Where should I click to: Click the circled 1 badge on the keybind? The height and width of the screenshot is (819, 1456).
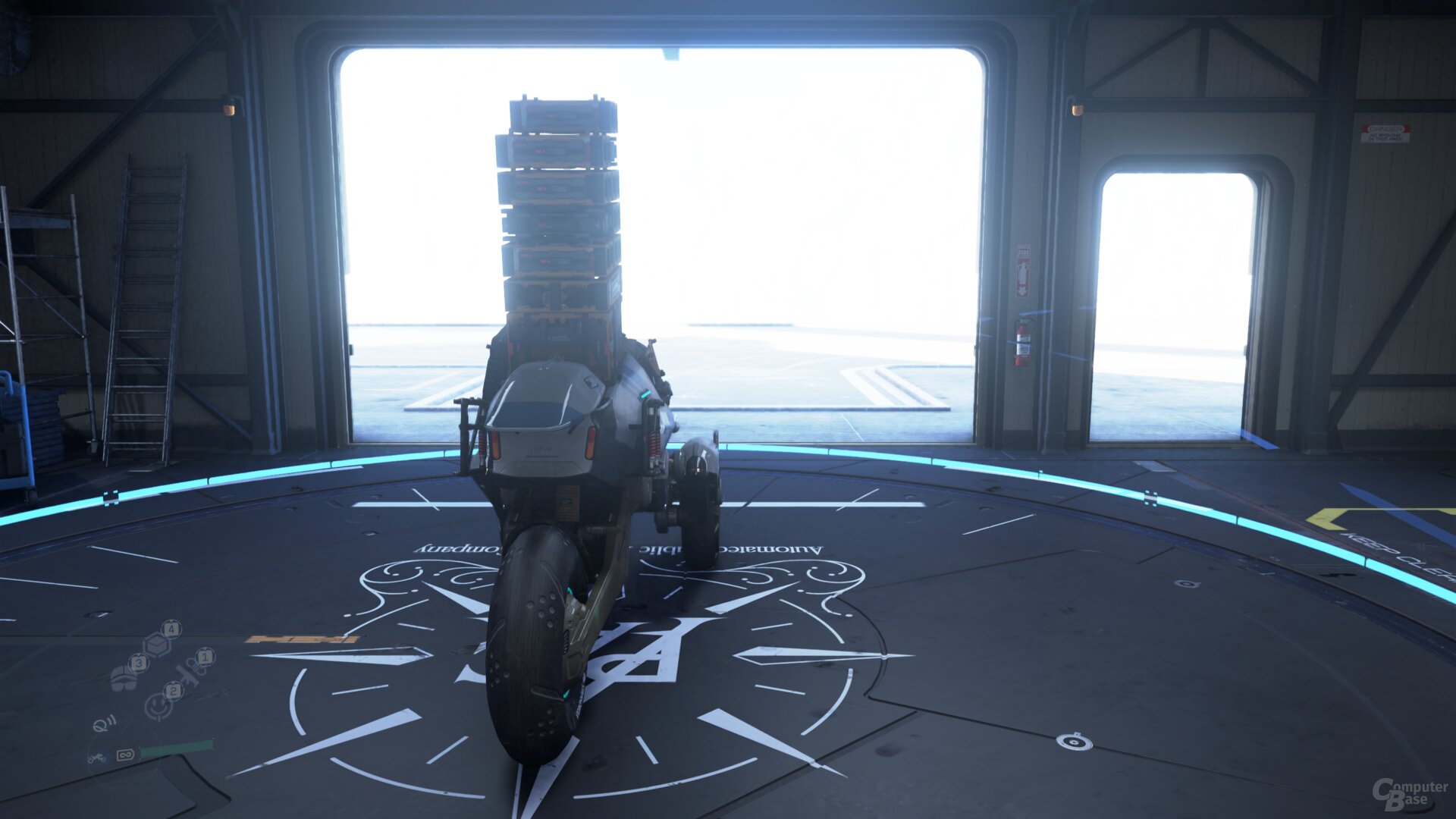[204, 657]
